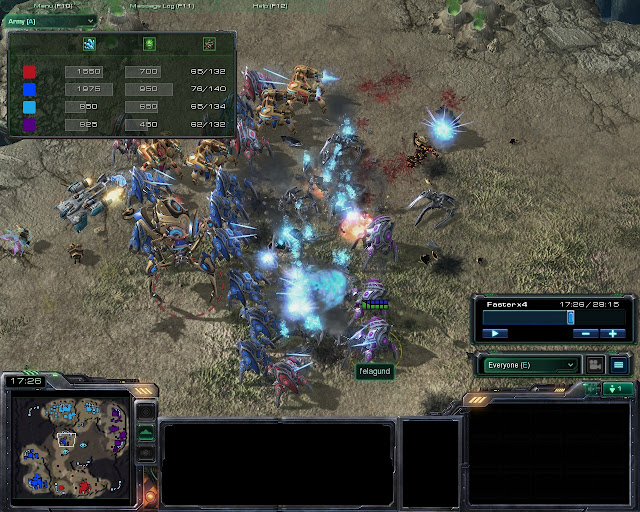Screen dimensions: 640x512
Task: Open the blue list panel button
Action: (619, 365)
